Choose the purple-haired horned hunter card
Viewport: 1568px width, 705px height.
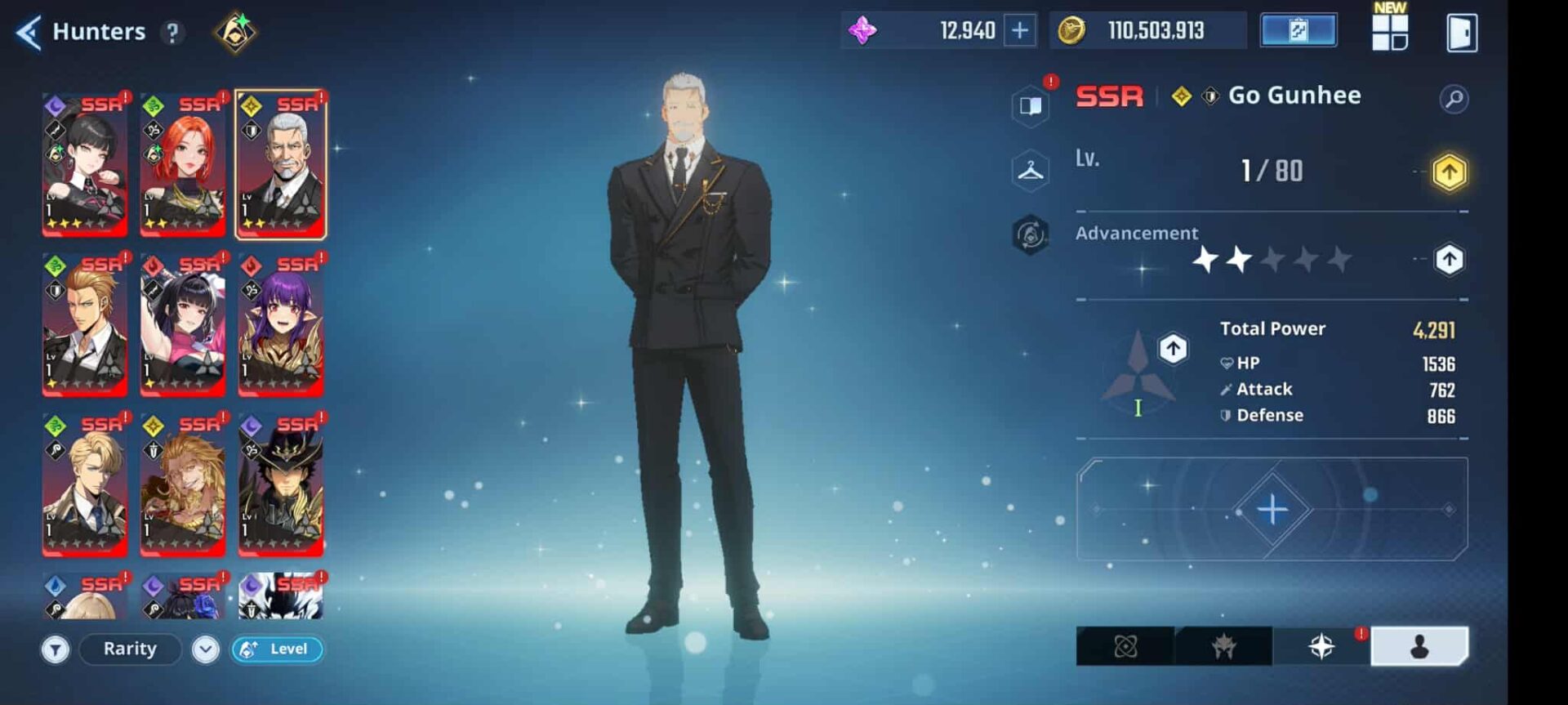click(281, 324)
